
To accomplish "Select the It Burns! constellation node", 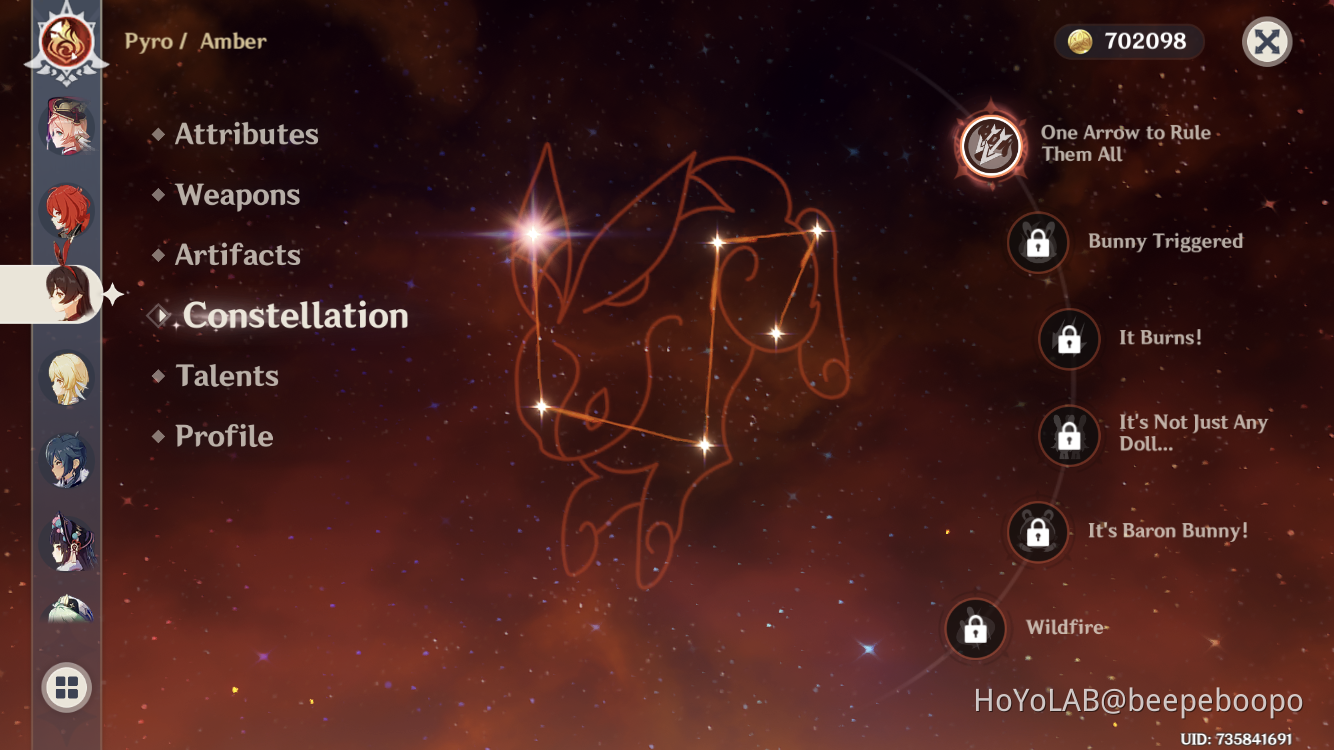I will [x=1066, y=339].
